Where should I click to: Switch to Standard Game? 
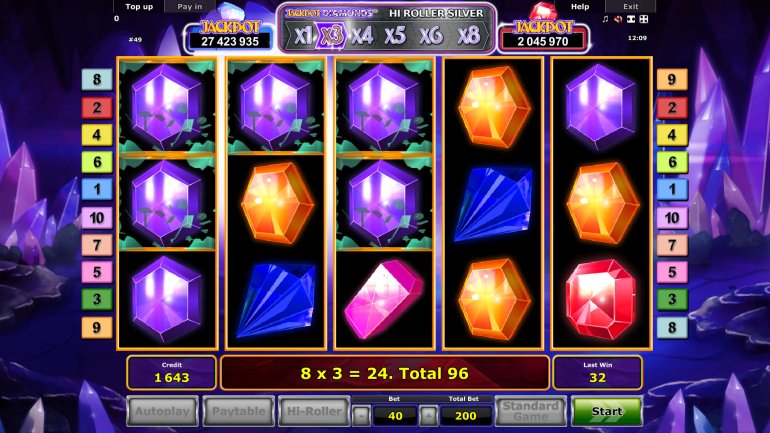[530, 411]
